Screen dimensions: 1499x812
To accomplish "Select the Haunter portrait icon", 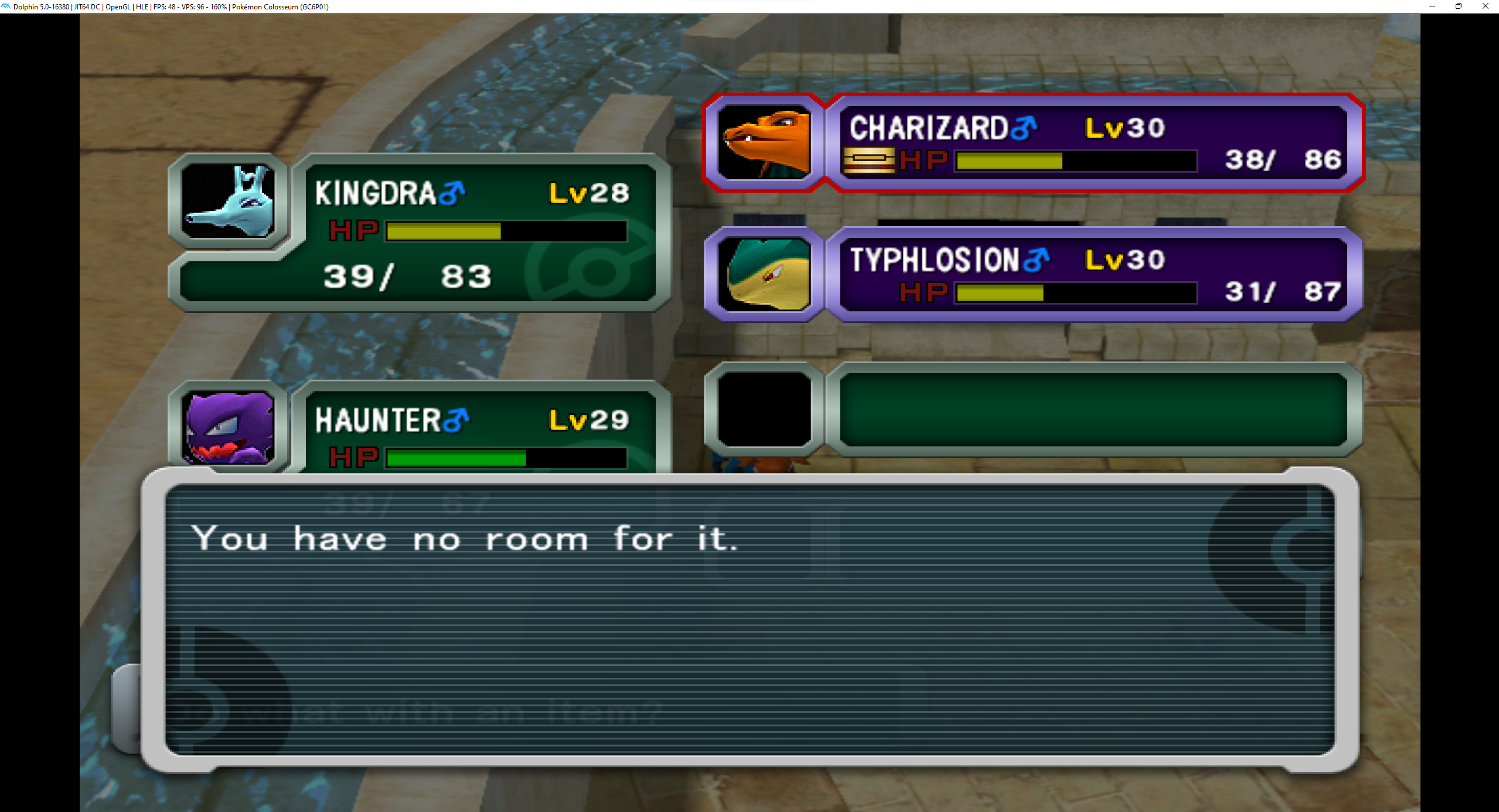I will pos(229,429).
